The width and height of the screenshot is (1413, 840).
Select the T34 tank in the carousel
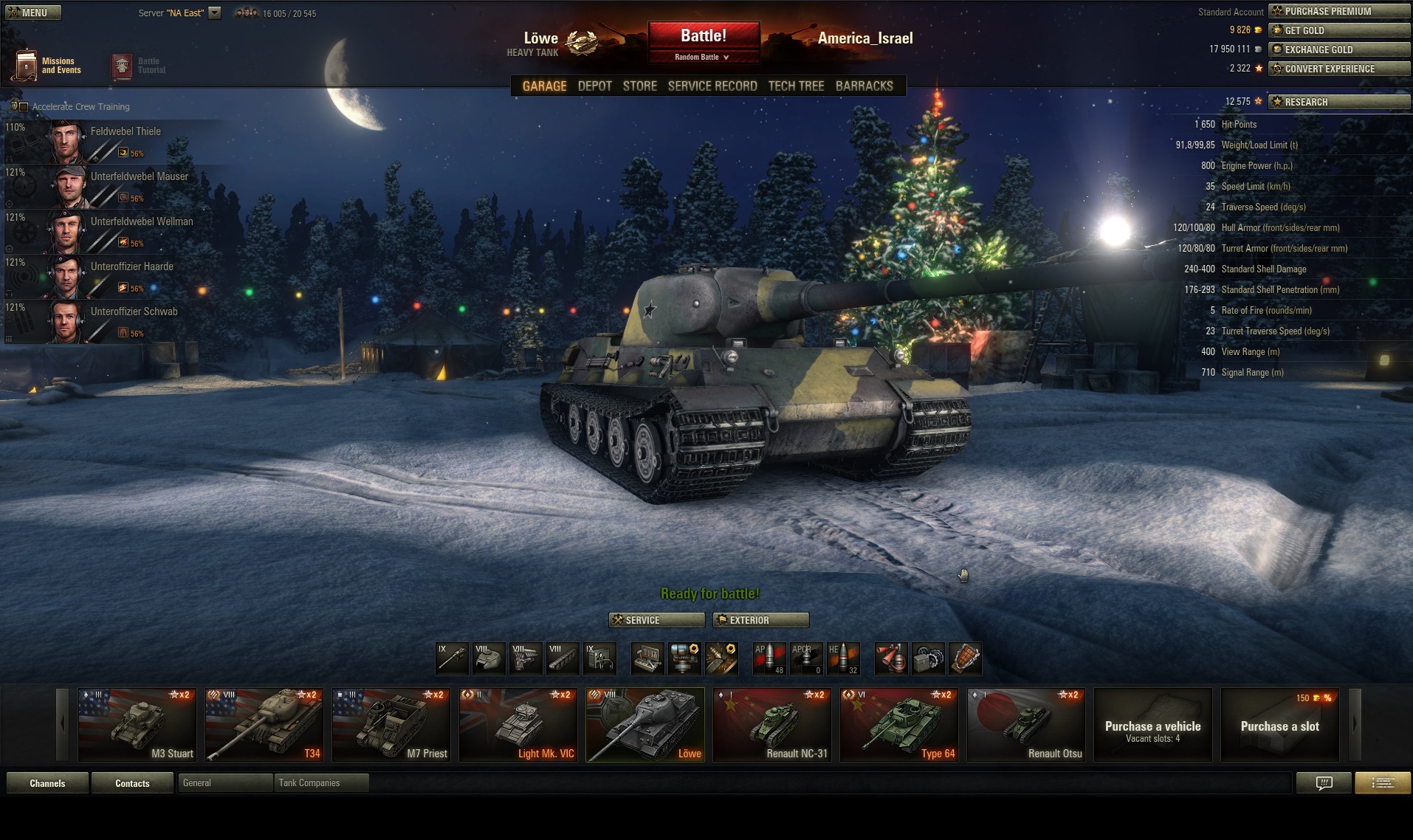[x=264, y=725]
